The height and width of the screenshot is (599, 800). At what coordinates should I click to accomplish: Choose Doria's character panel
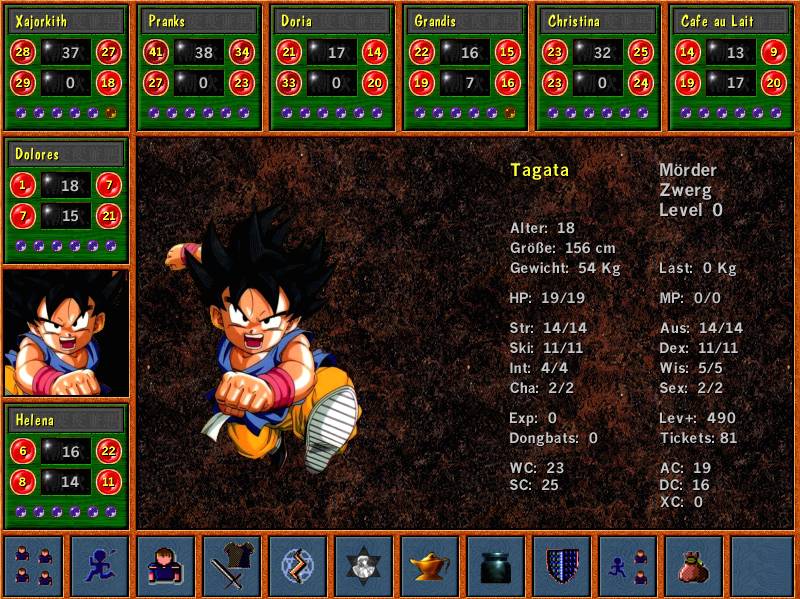pos(333,67)
